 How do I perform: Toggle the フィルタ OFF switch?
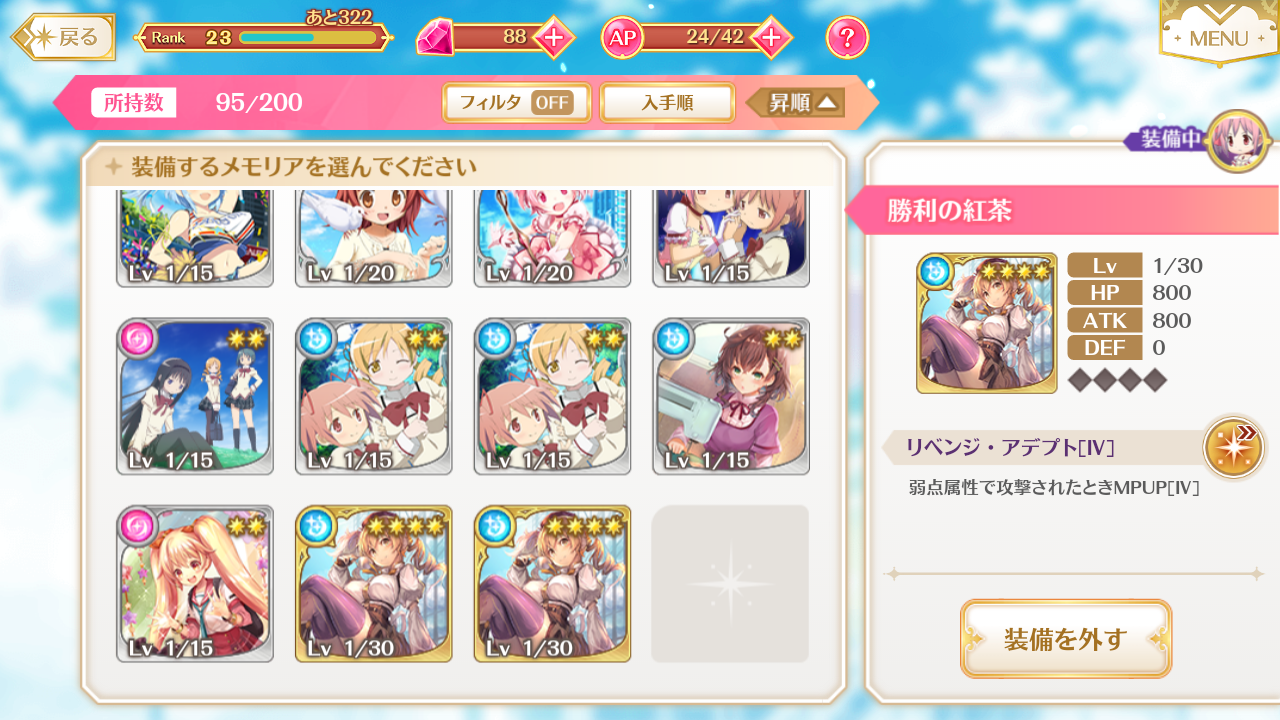point(516,102)
